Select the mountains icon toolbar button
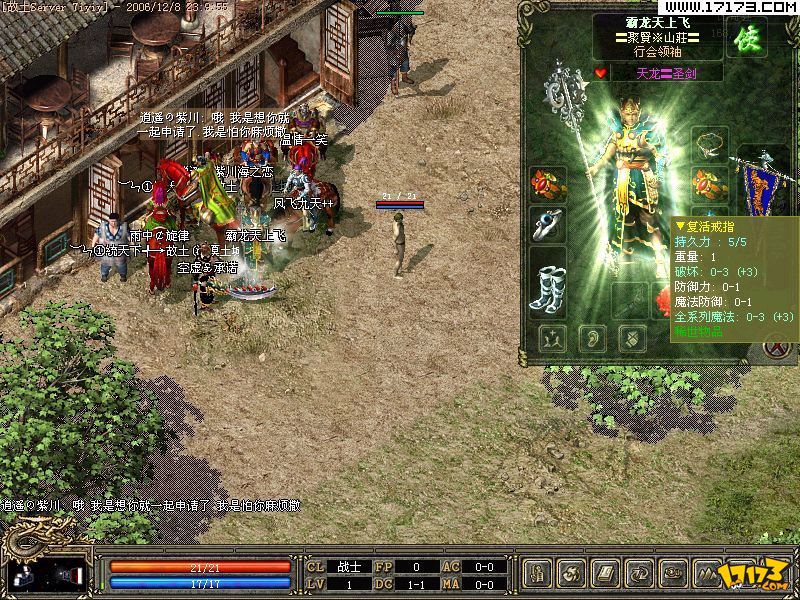Screen dimensions: 800x600 (x=709, y=573)
